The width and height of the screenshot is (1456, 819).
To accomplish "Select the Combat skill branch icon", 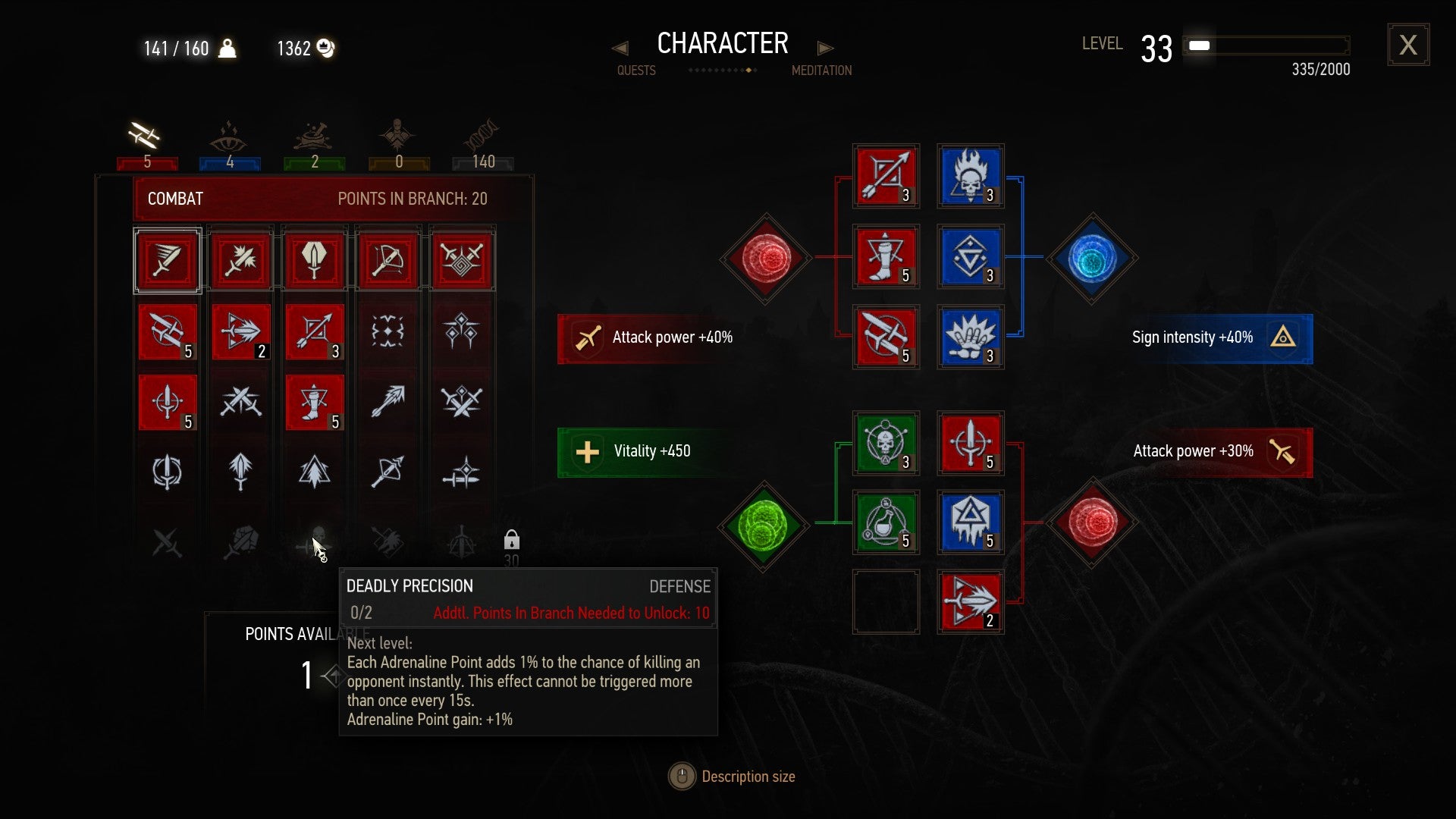I will (x=146, y=136).
